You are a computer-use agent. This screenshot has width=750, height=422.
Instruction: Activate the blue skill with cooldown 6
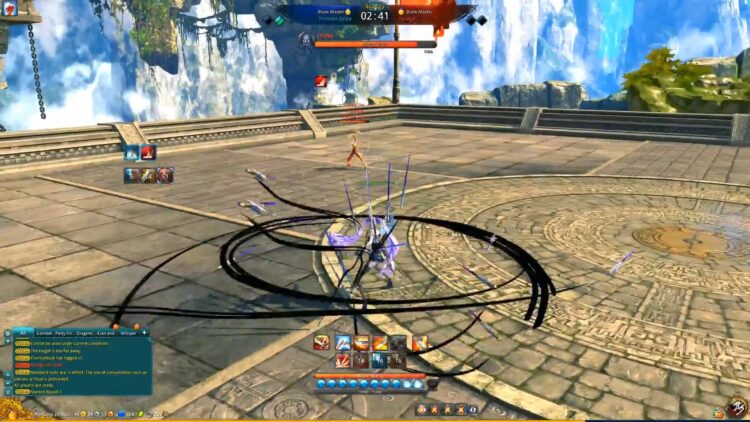tap(379, 360)
